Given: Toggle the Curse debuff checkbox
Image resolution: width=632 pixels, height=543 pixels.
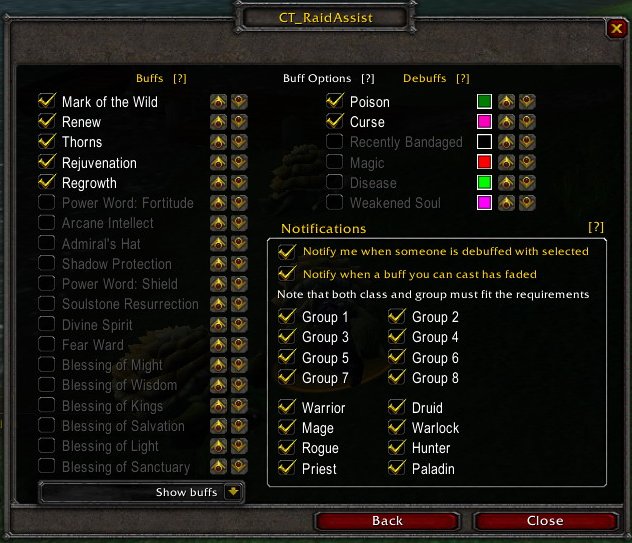Looking at the screenshot, I should (x=335, y=122).
